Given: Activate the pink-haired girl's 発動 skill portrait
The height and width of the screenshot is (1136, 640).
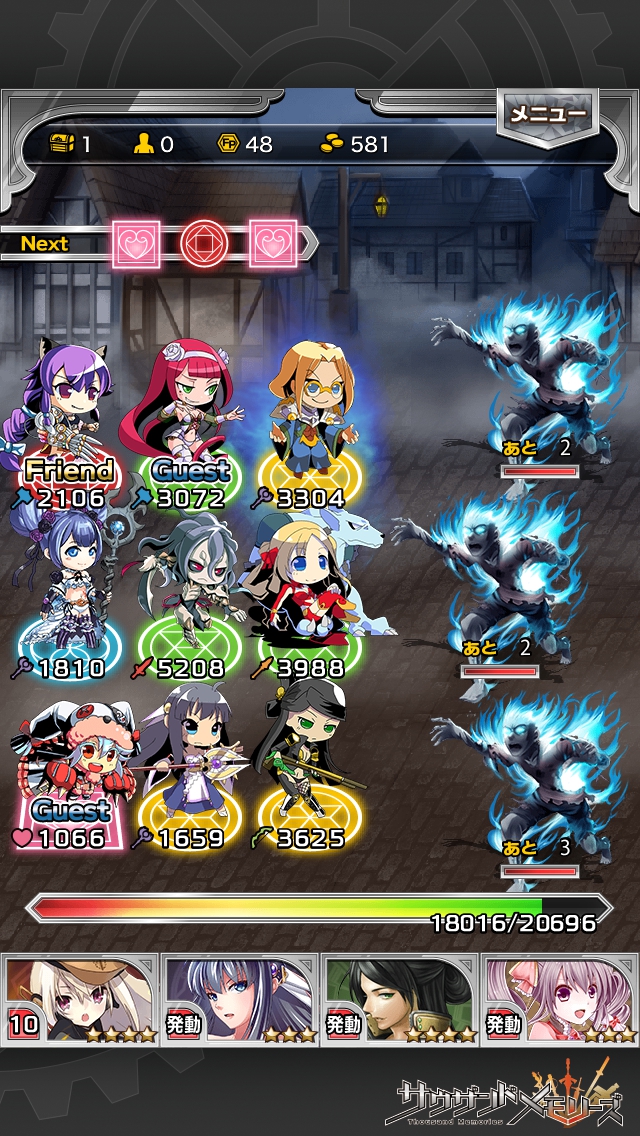Looking at the screenshot, I should [x=560, y=998].
